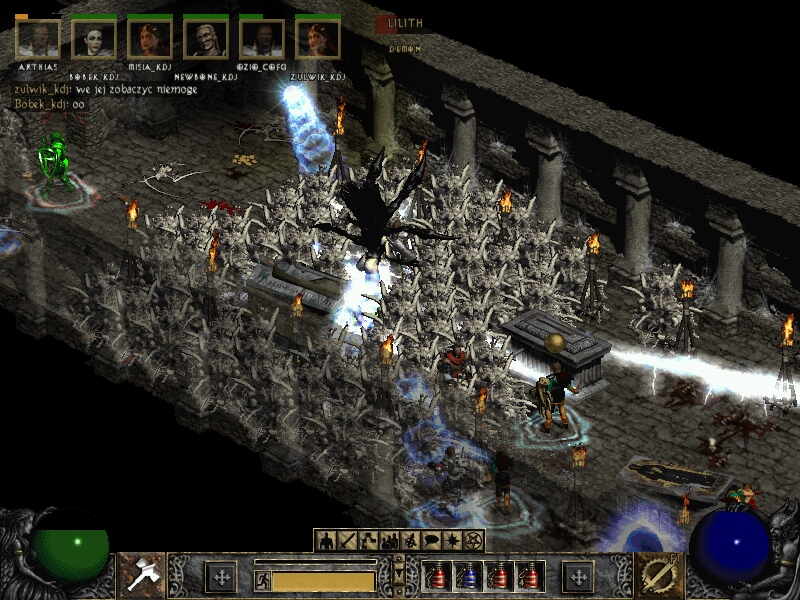
Task: Open the inventory from the mini panel
Action: click(x=347, y=541)
